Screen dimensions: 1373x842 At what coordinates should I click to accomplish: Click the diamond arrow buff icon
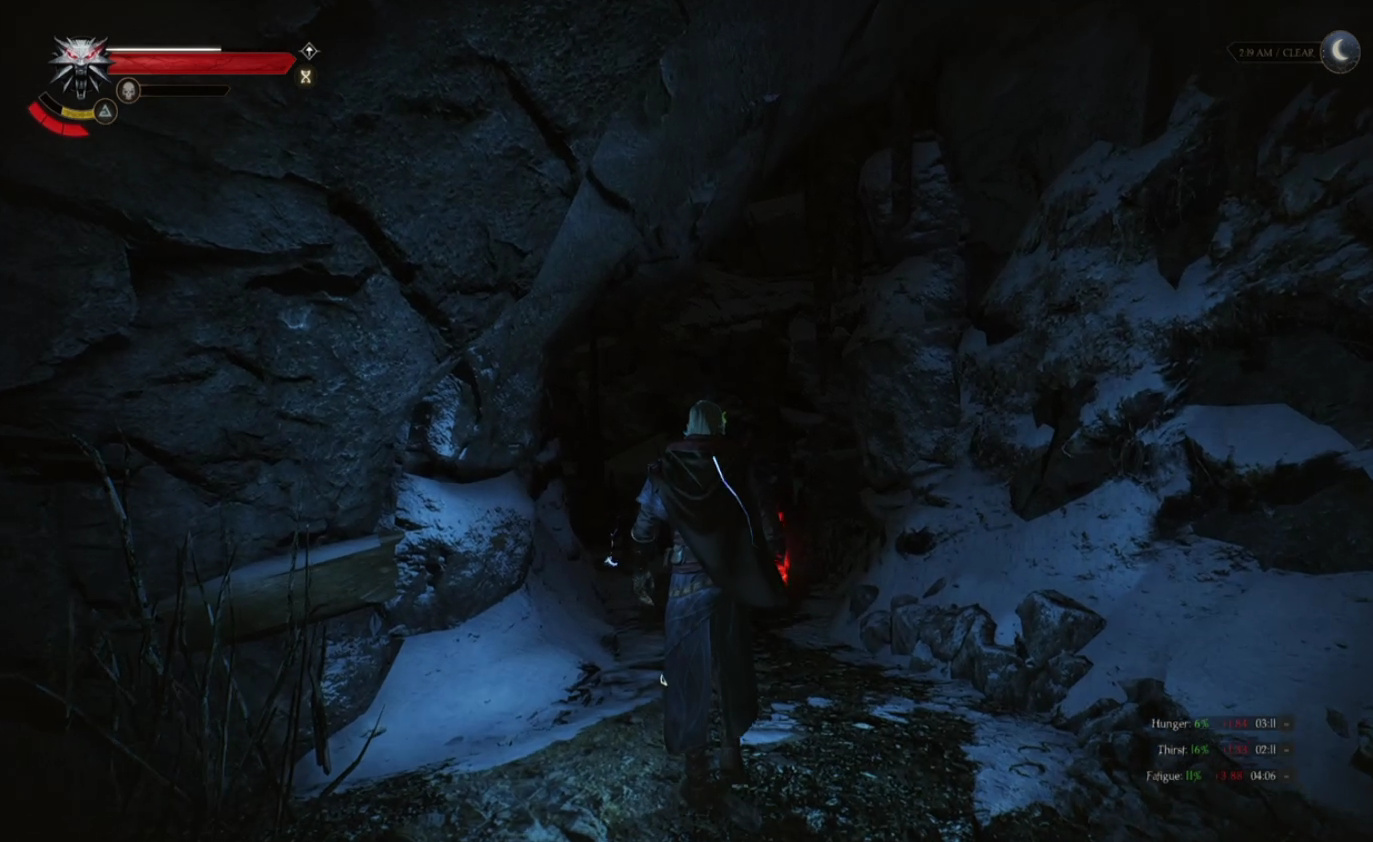309,51
